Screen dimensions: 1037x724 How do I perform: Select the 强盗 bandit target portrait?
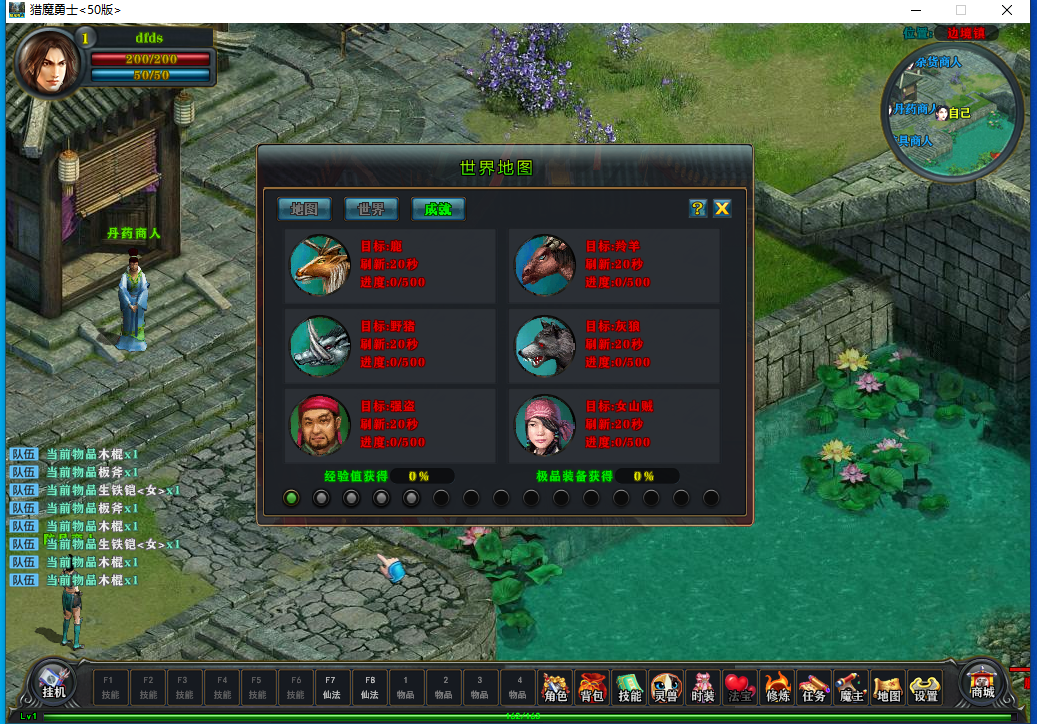point(320,425)
